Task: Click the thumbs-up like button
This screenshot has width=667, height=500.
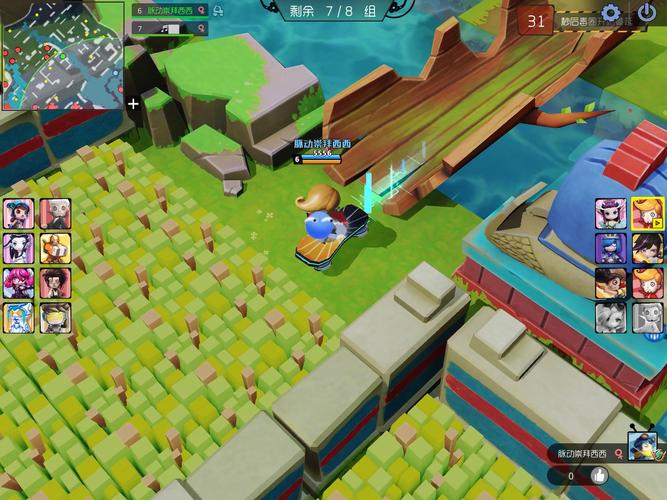Action: coord(599,476)
